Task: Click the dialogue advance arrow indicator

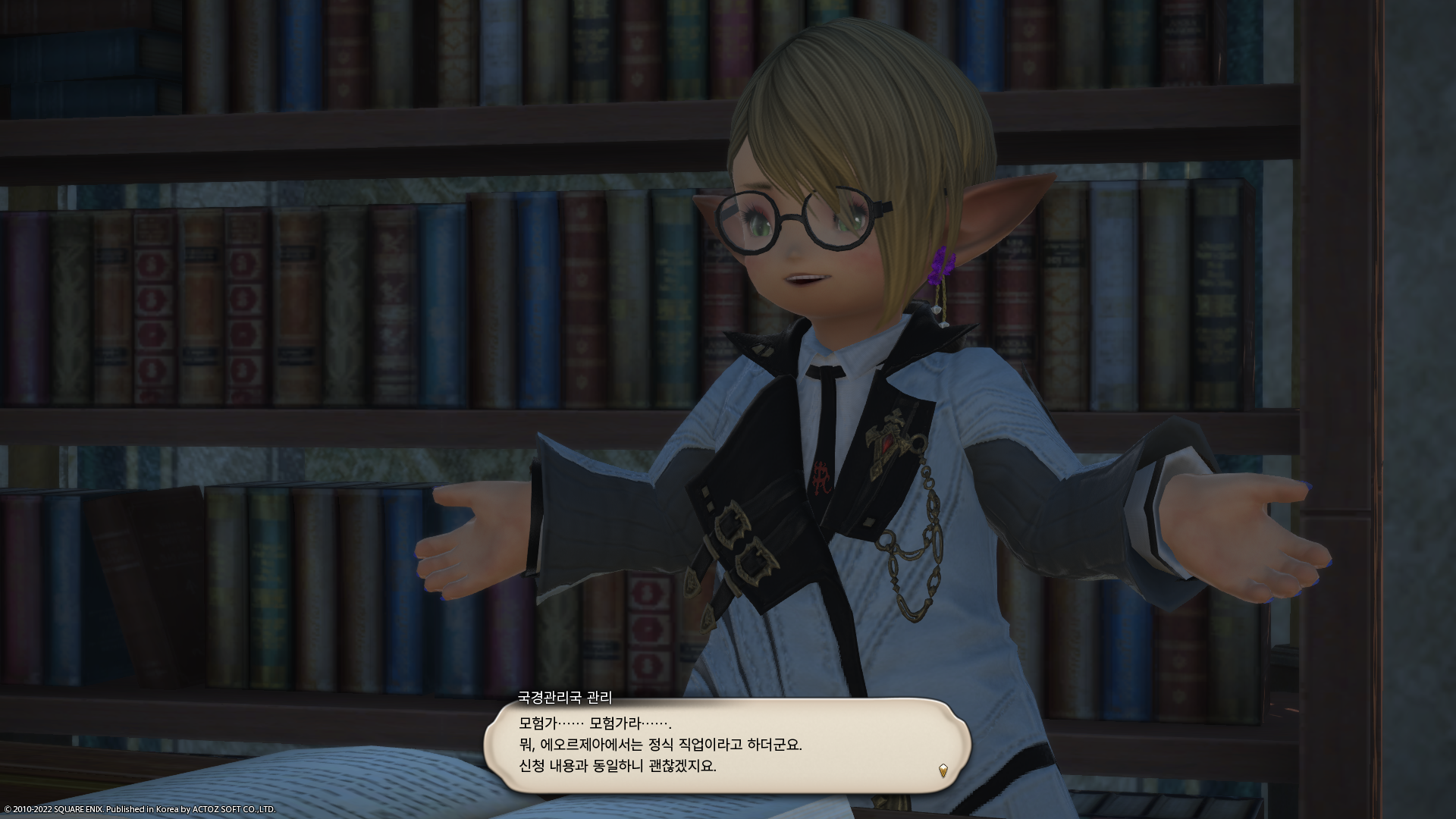Action: 943,771
